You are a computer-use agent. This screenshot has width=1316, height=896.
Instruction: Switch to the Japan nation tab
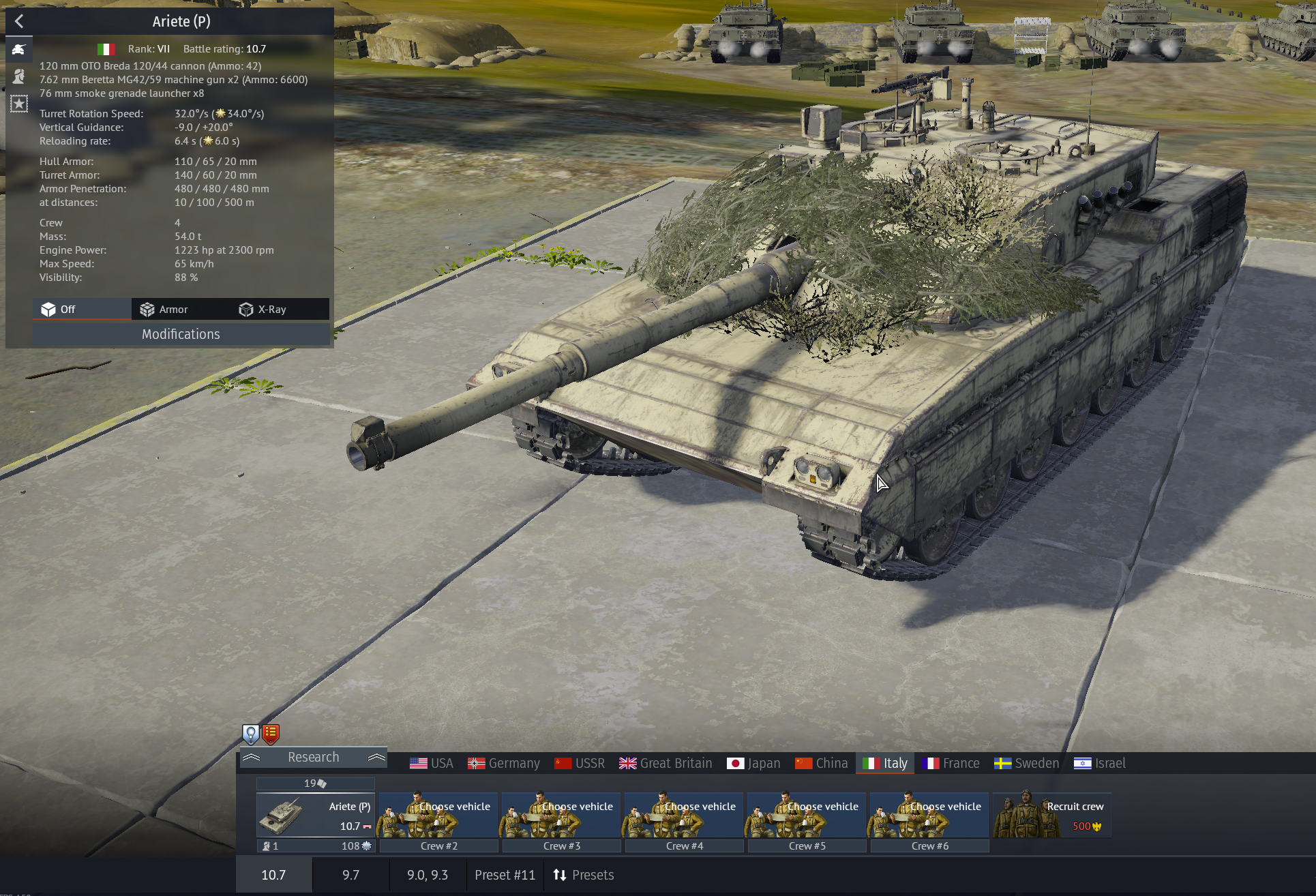(x=753, y=763)
